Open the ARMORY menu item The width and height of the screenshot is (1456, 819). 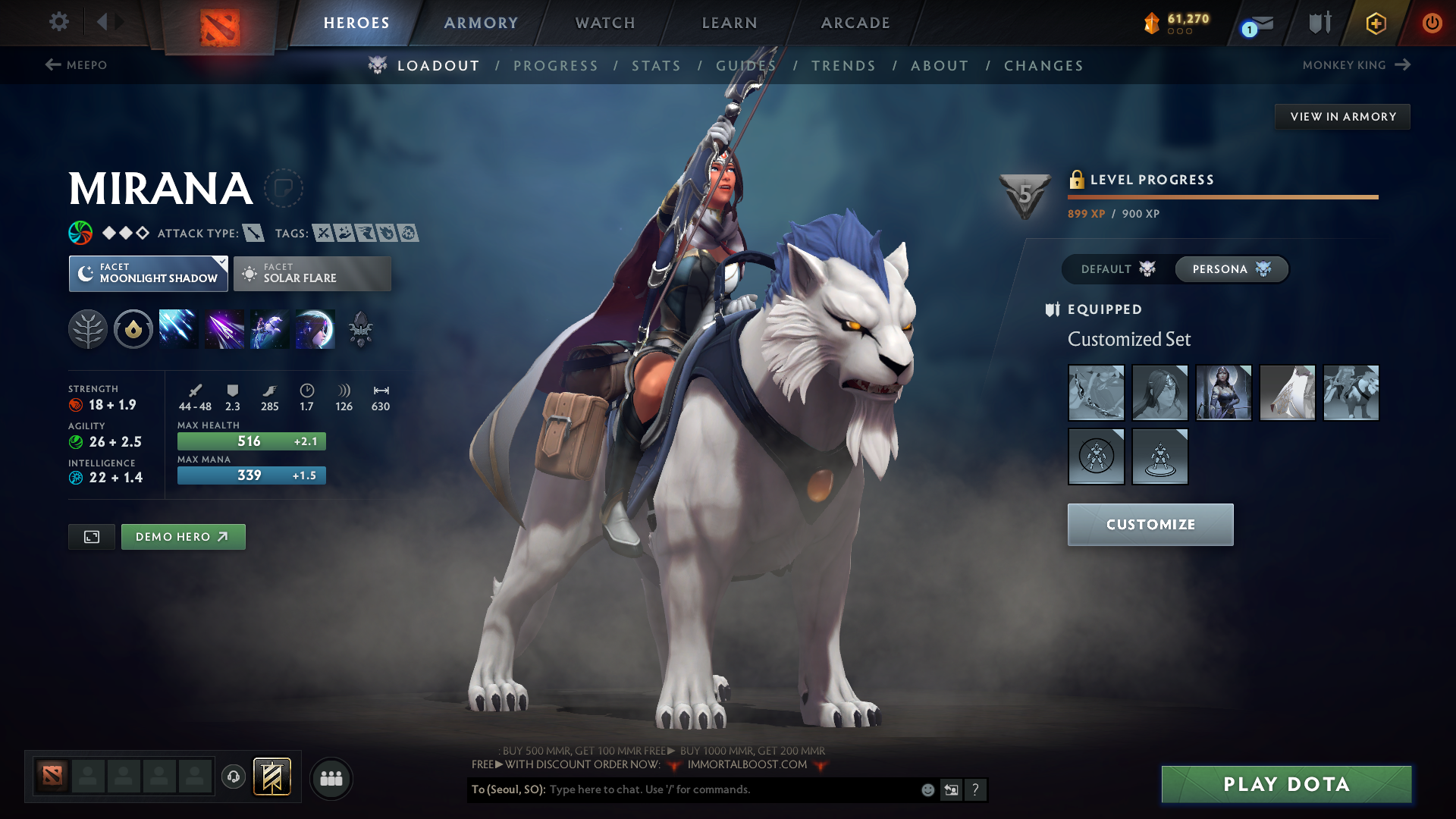tap(480, 23)
